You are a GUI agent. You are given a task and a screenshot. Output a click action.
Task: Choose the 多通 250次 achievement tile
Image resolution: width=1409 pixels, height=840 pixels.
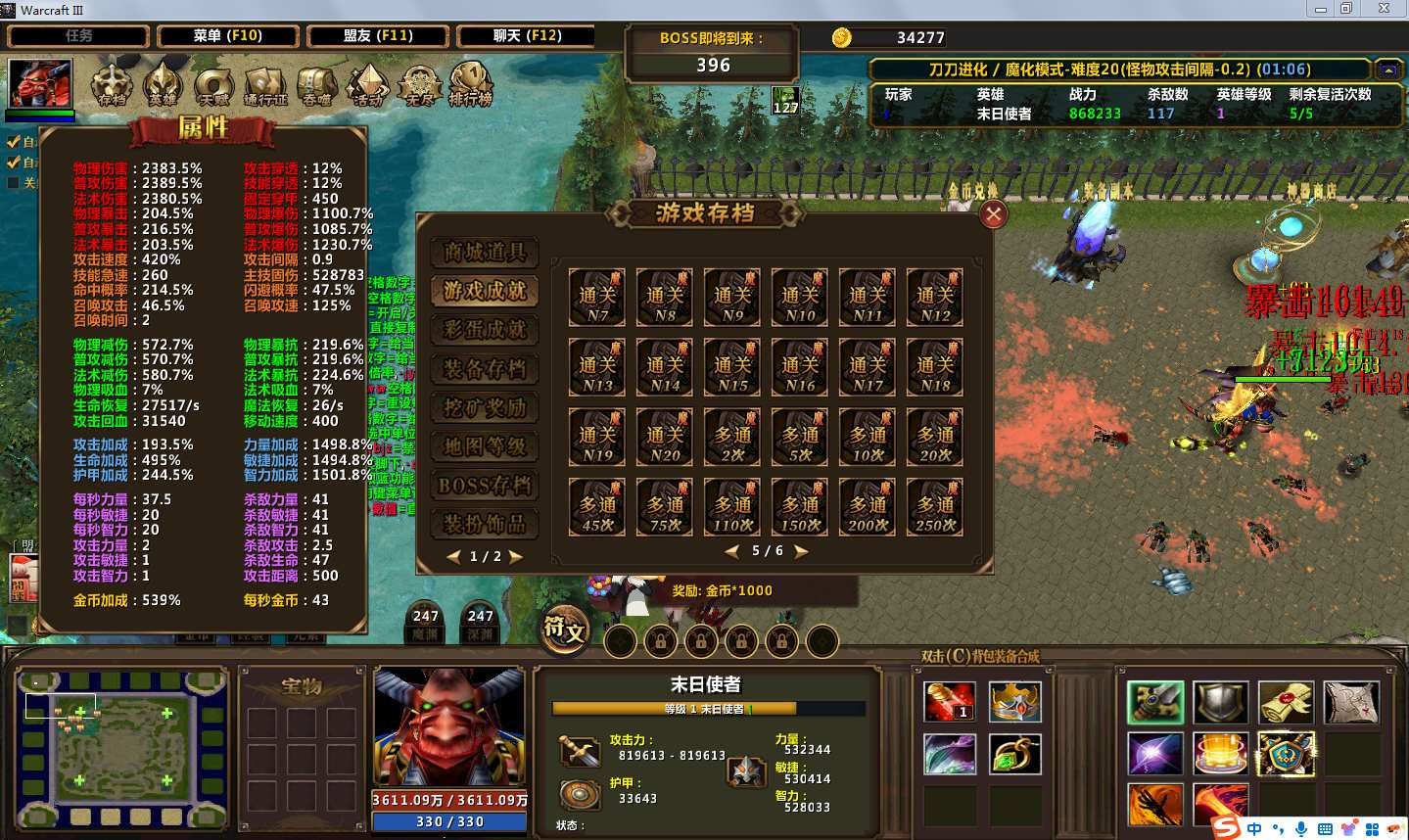pyautogui.click(x=935, y=506)
